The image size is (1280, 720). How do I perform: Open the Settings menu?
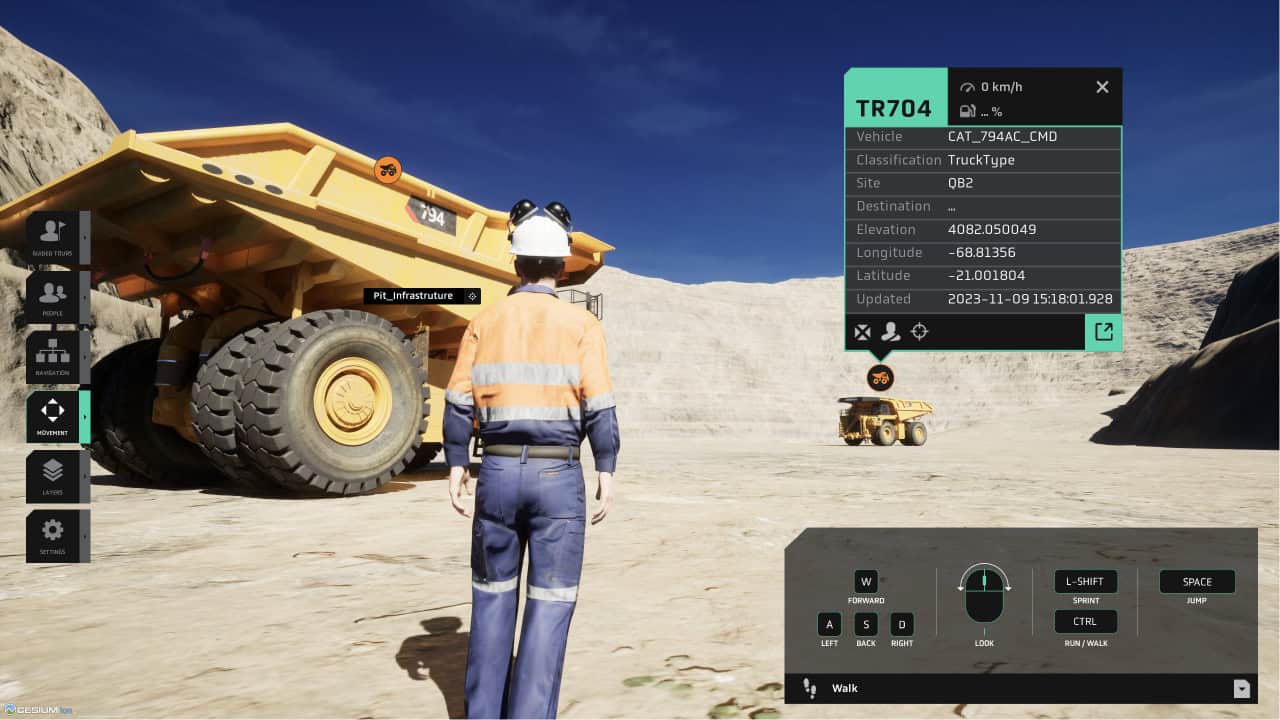[52, 535]
